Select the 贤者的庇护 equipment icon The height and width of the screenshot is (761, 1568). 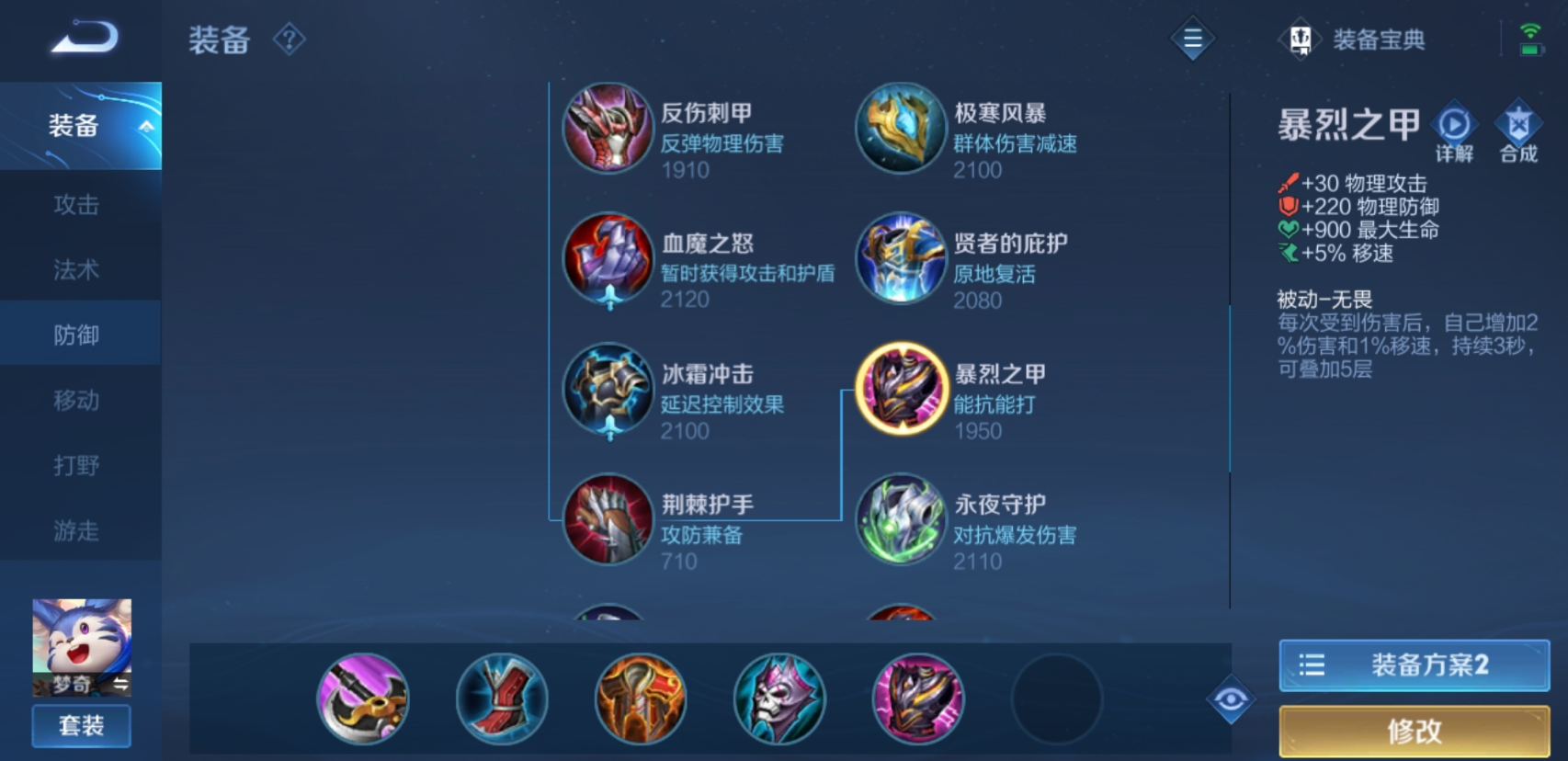coord(899,259)
